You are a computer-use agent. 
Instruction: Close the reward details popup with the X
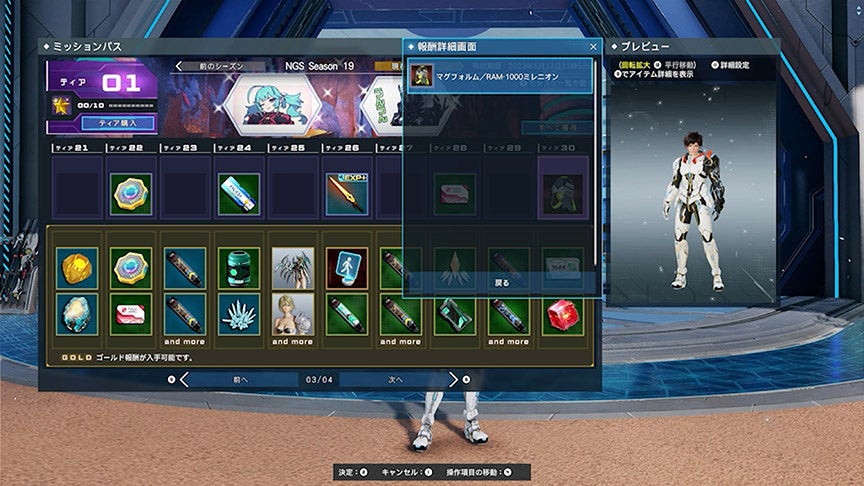[x=593, y=47]
